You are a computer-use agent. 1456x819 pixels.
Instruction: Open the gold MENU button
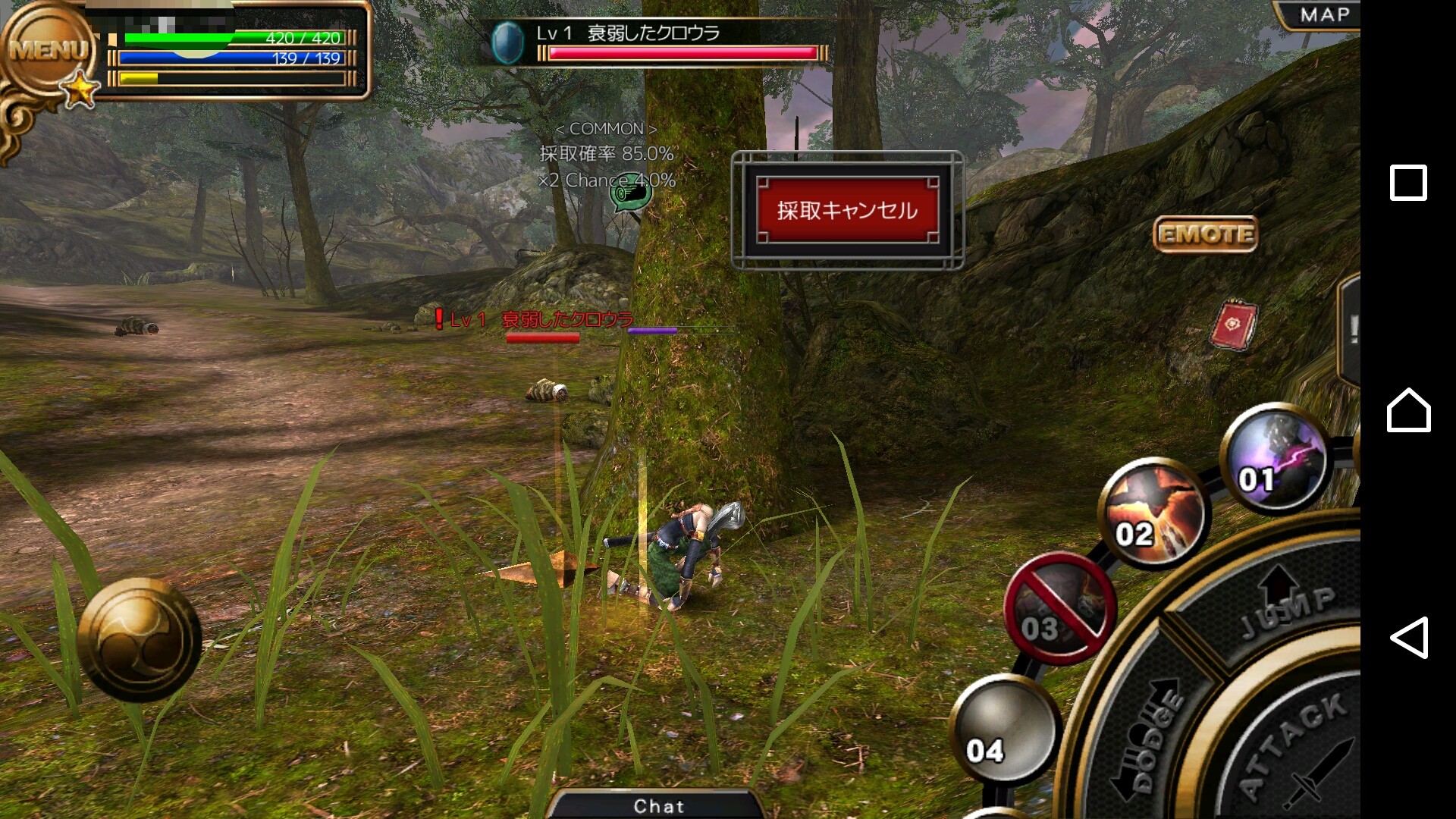(47, 52)
